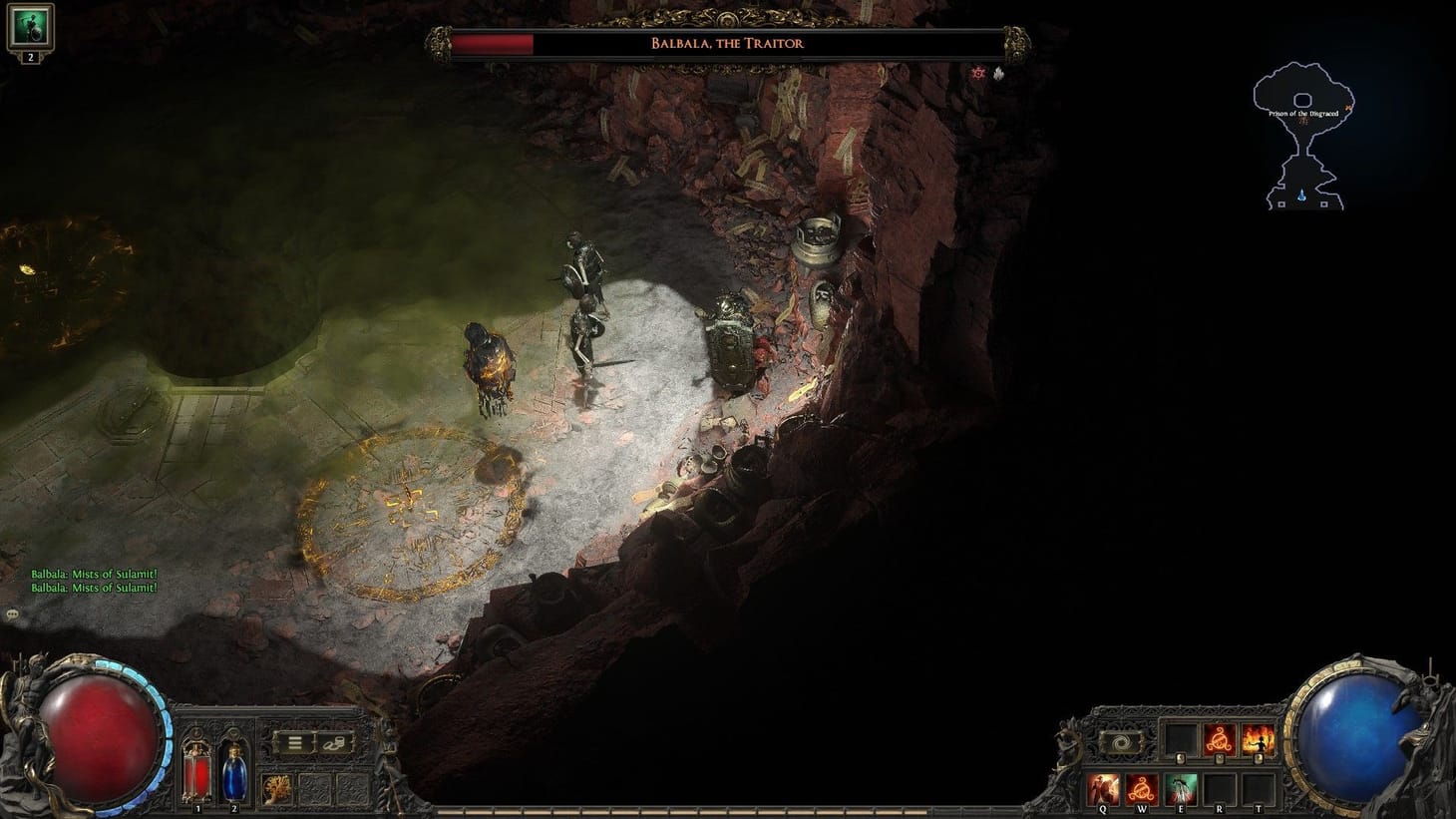Click the level 2 badge under the portrait
The height and width of the screenshot is (819, 1456).
pos(30,58)
